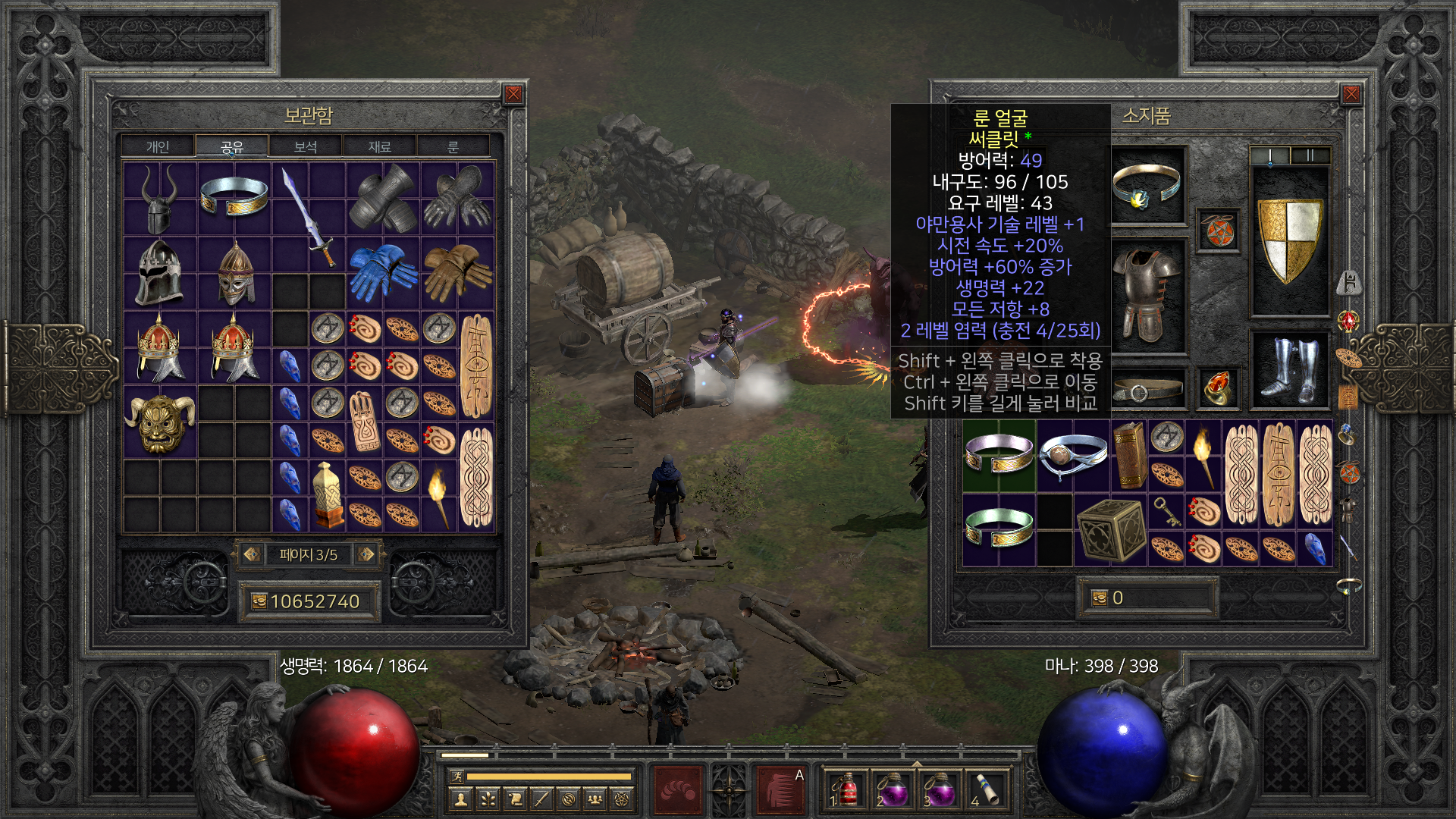Open the 보석 stash tab

click(305, 146)
